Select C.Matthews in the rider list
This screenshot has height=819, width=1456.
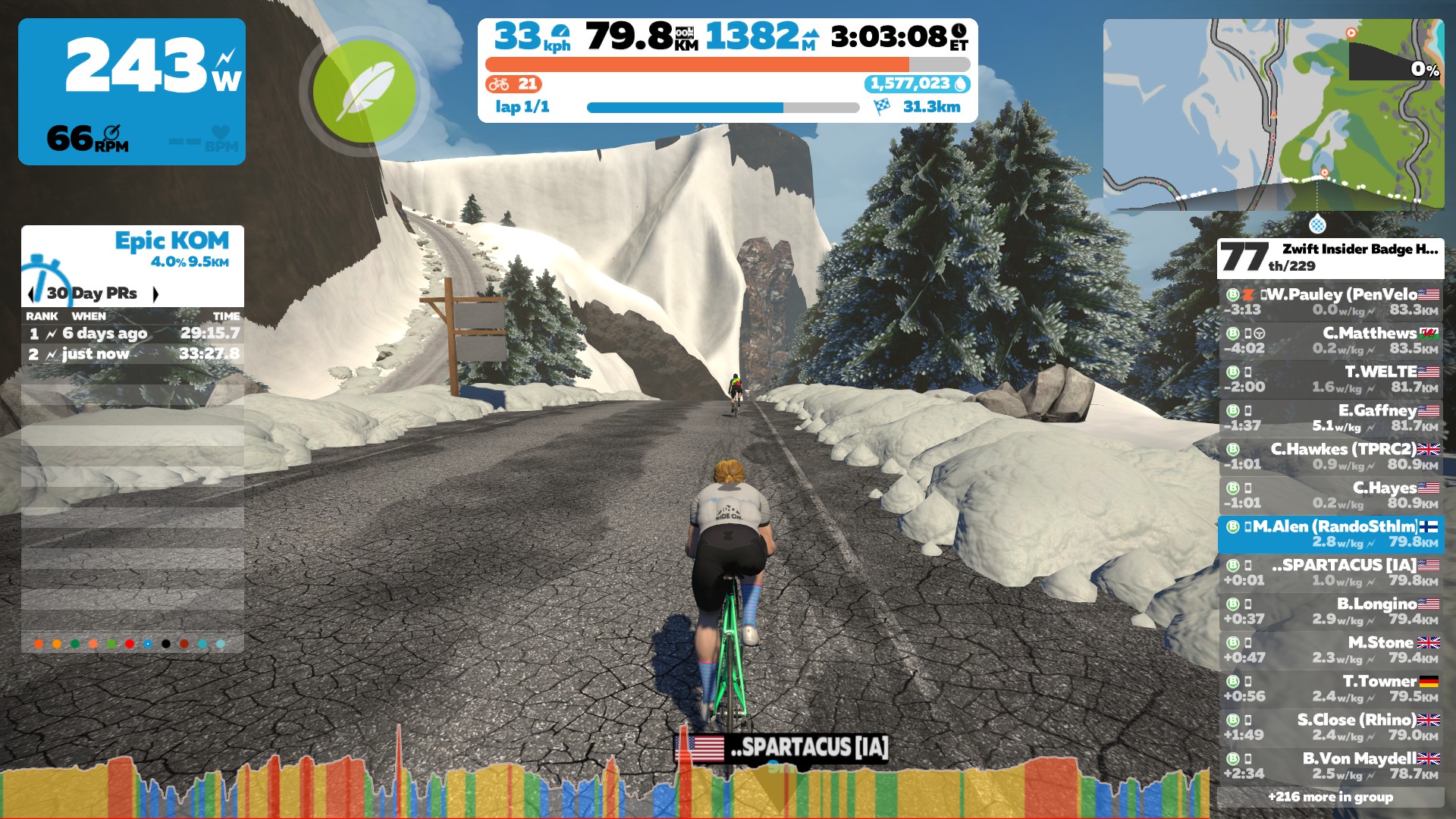tap(1331, 340)
